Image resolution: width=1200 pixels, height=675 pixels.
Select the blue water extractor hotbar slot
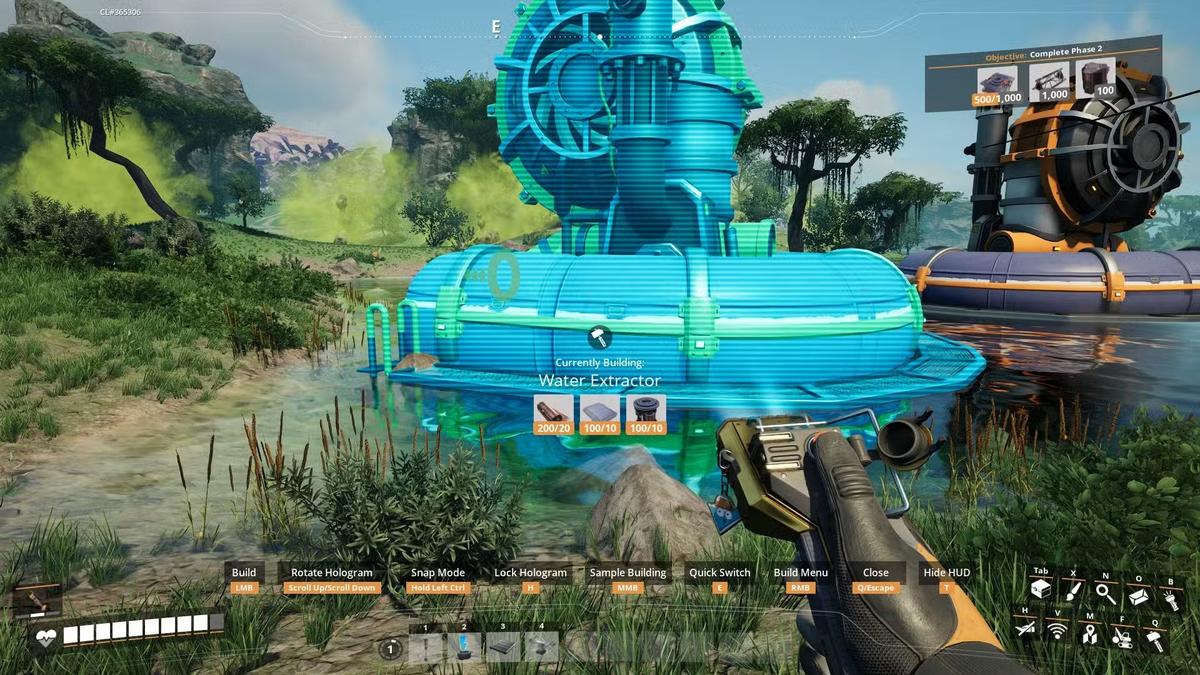[x=464, y=647]
